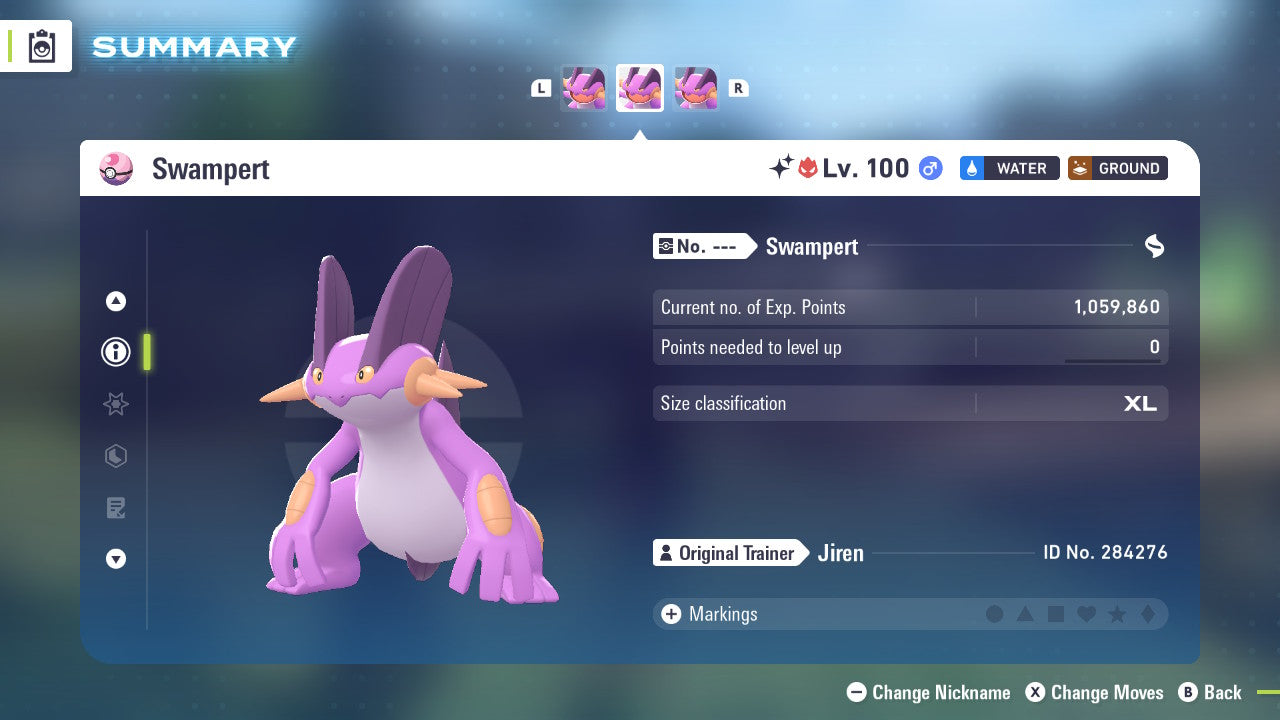This screenshot has width=1280, height=720.
Task: Select the middle Swampert thumbnail at the top
Action: [x=639, y=88]
